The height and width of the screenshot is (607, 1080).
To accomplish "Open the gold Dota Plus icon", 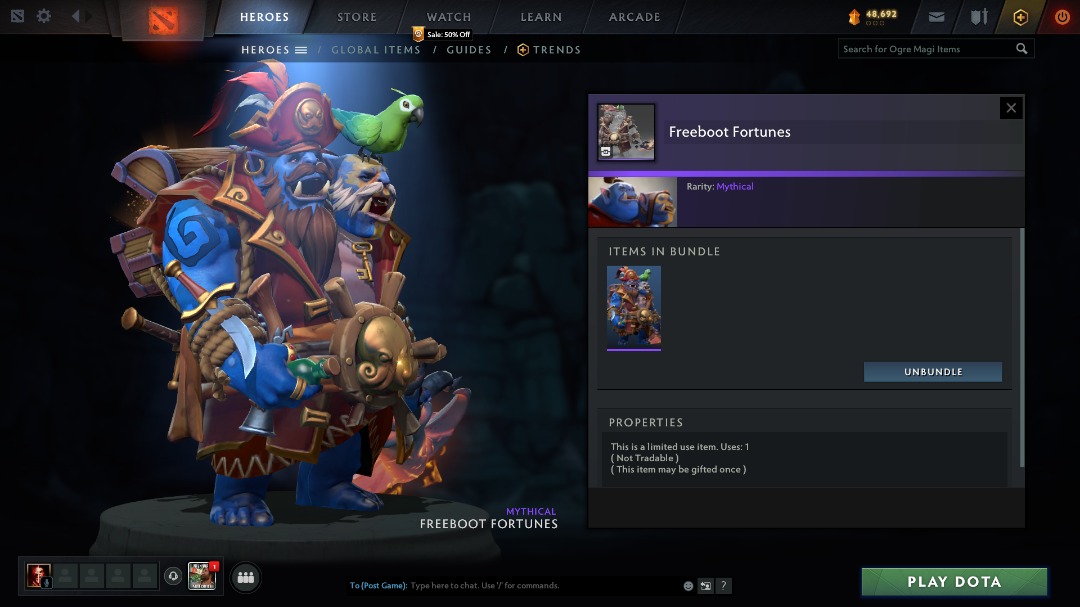I will (1020, 17).
